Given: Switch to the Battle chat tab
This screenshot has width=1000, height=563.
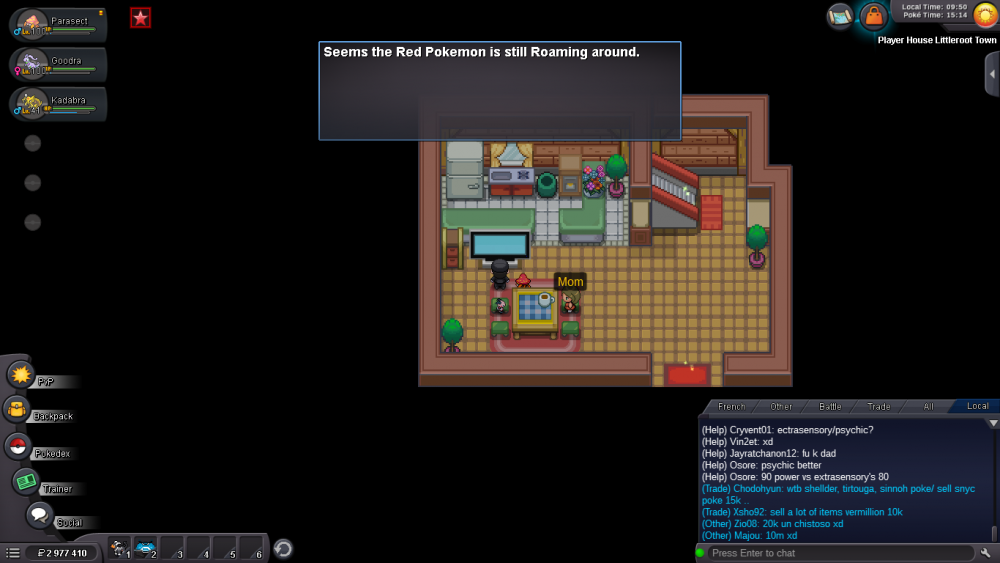Looking at the screenshot, I should click(x=830, y=406).
